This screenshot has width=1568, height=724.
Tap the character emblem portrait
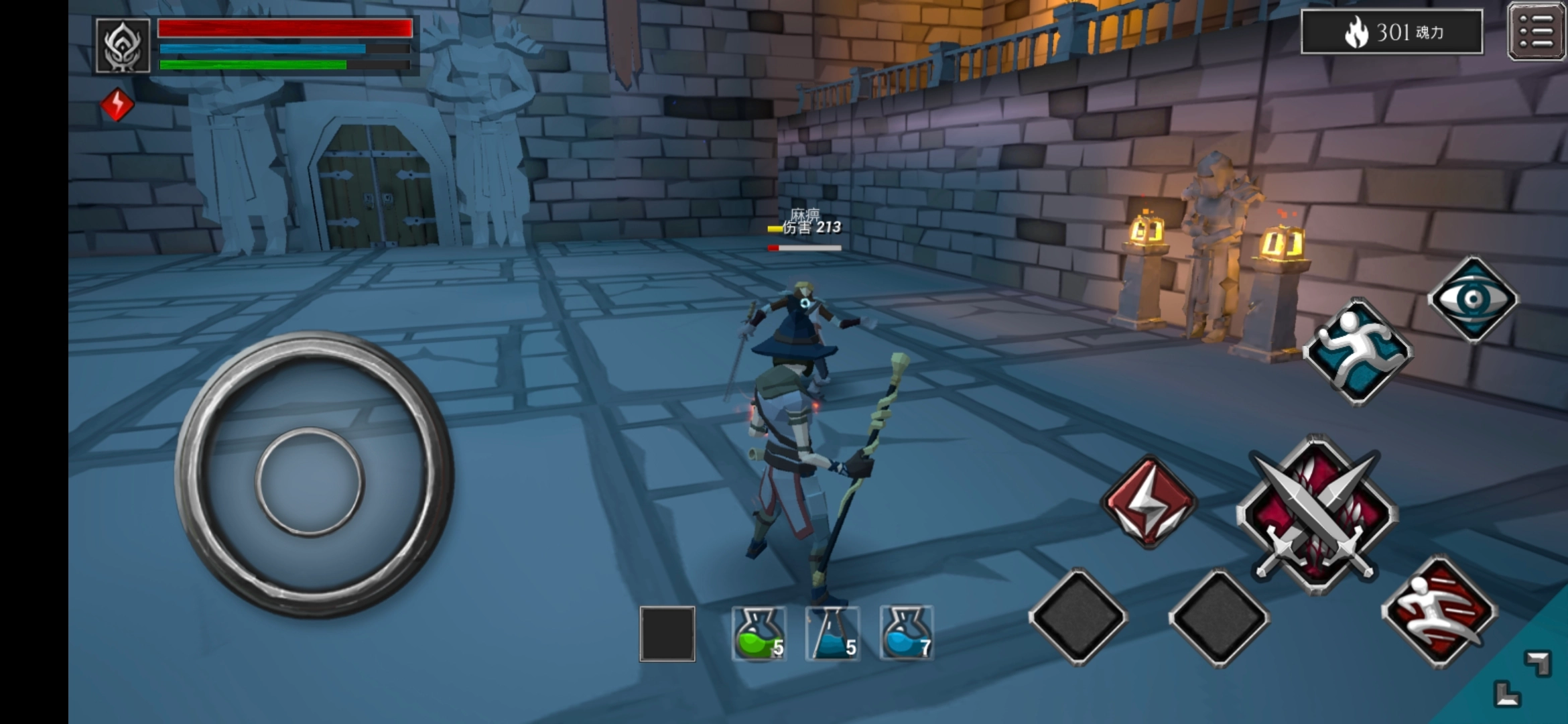point(123,46)
